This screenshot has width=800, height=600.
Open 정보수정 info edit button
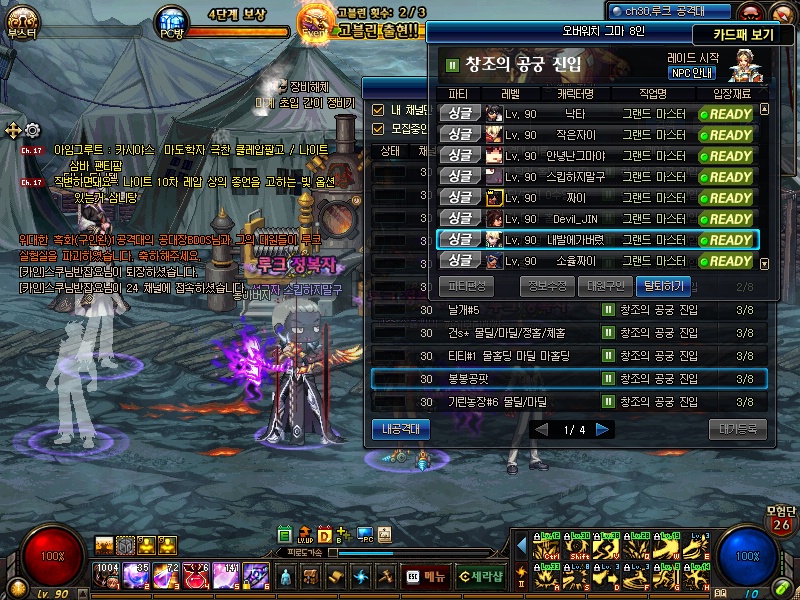coord(546,285)
